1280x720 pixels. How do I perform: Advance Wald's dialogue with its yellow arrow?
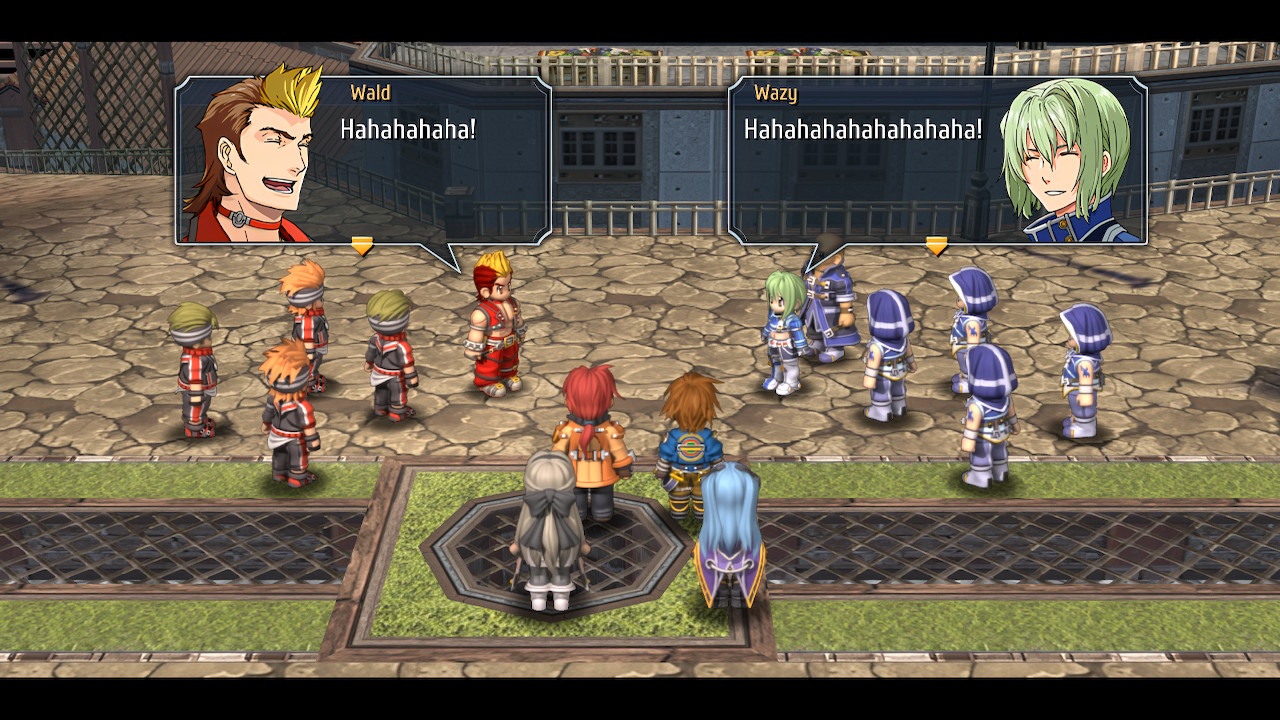click(362, 245)
